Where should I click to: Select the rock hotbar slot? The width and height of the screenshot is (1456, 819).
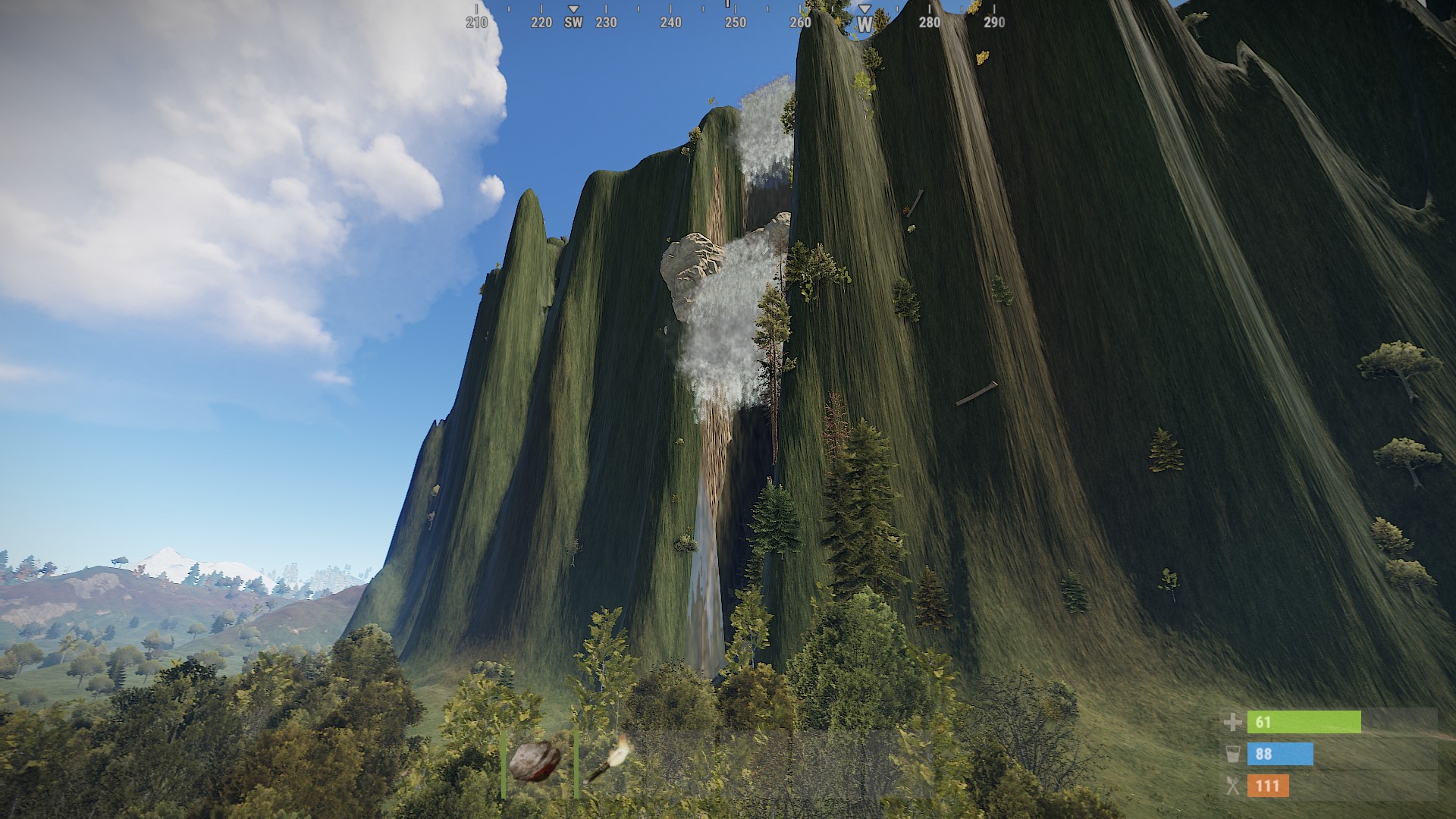536,762
